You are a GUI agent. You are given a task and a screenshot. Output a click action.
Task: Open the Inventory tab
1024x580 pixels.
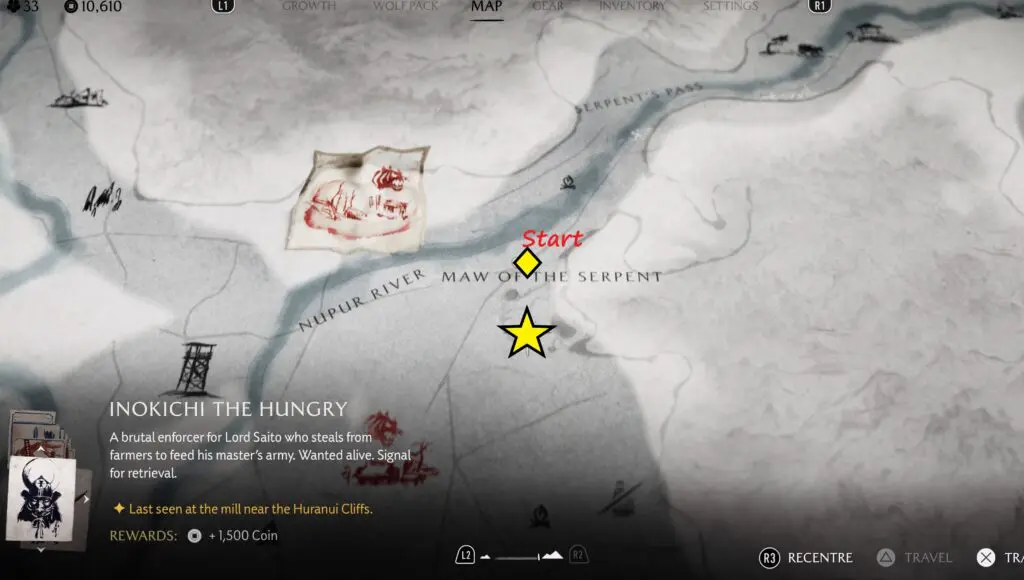click(x=634, y=6)
